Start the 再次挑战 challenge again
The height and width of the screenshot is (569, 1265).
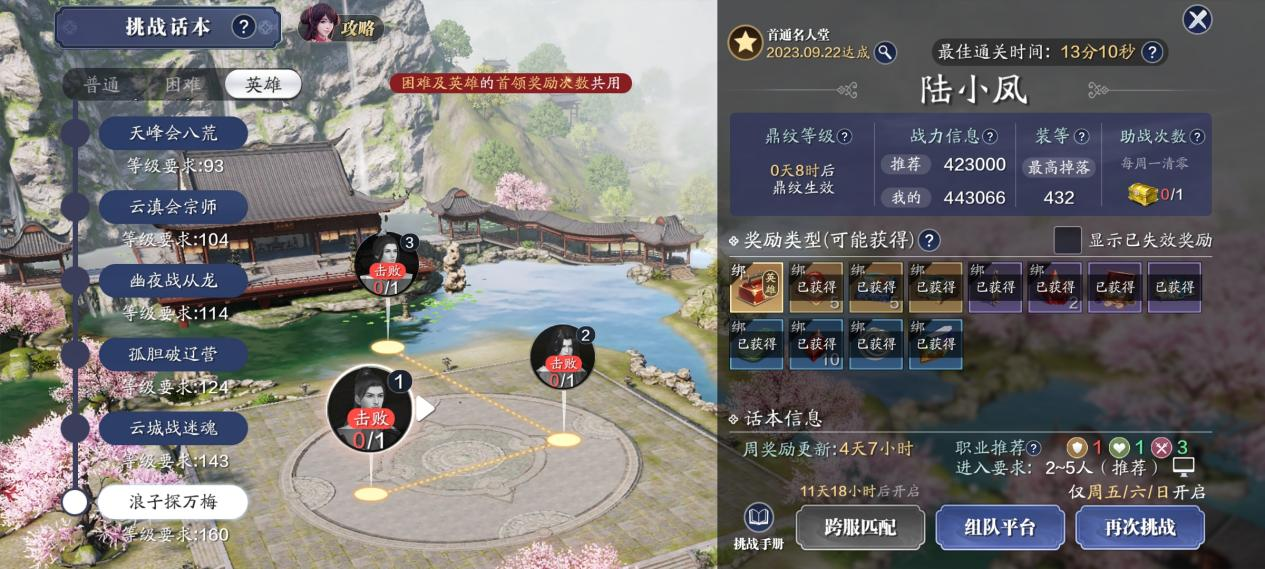(x=1139, y=527)
